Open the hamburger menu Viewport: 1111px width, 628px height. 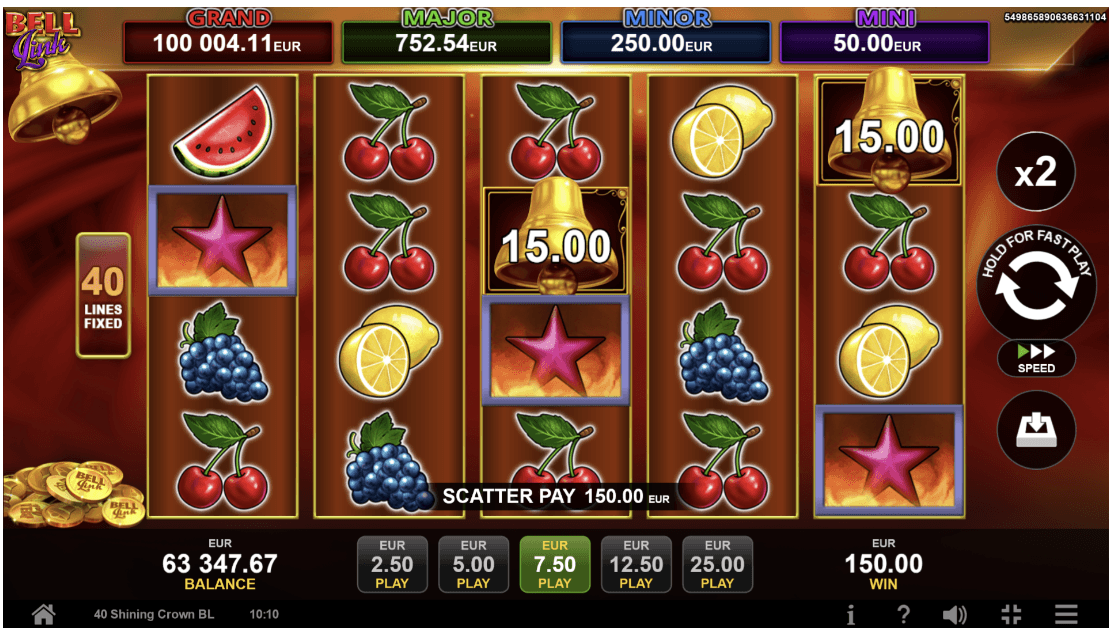tap(1066, 614)
